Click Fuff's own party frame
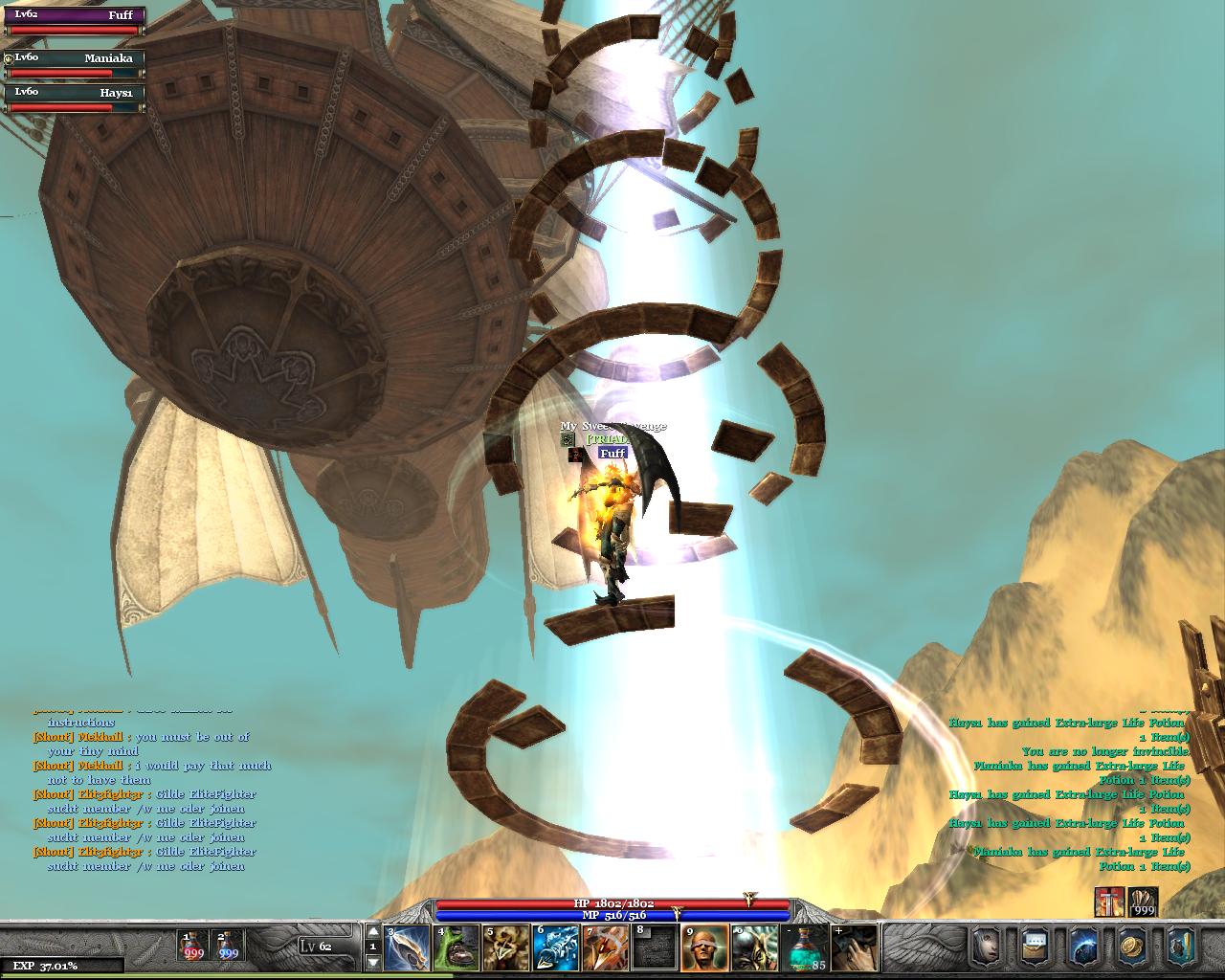 coord(75,22)
